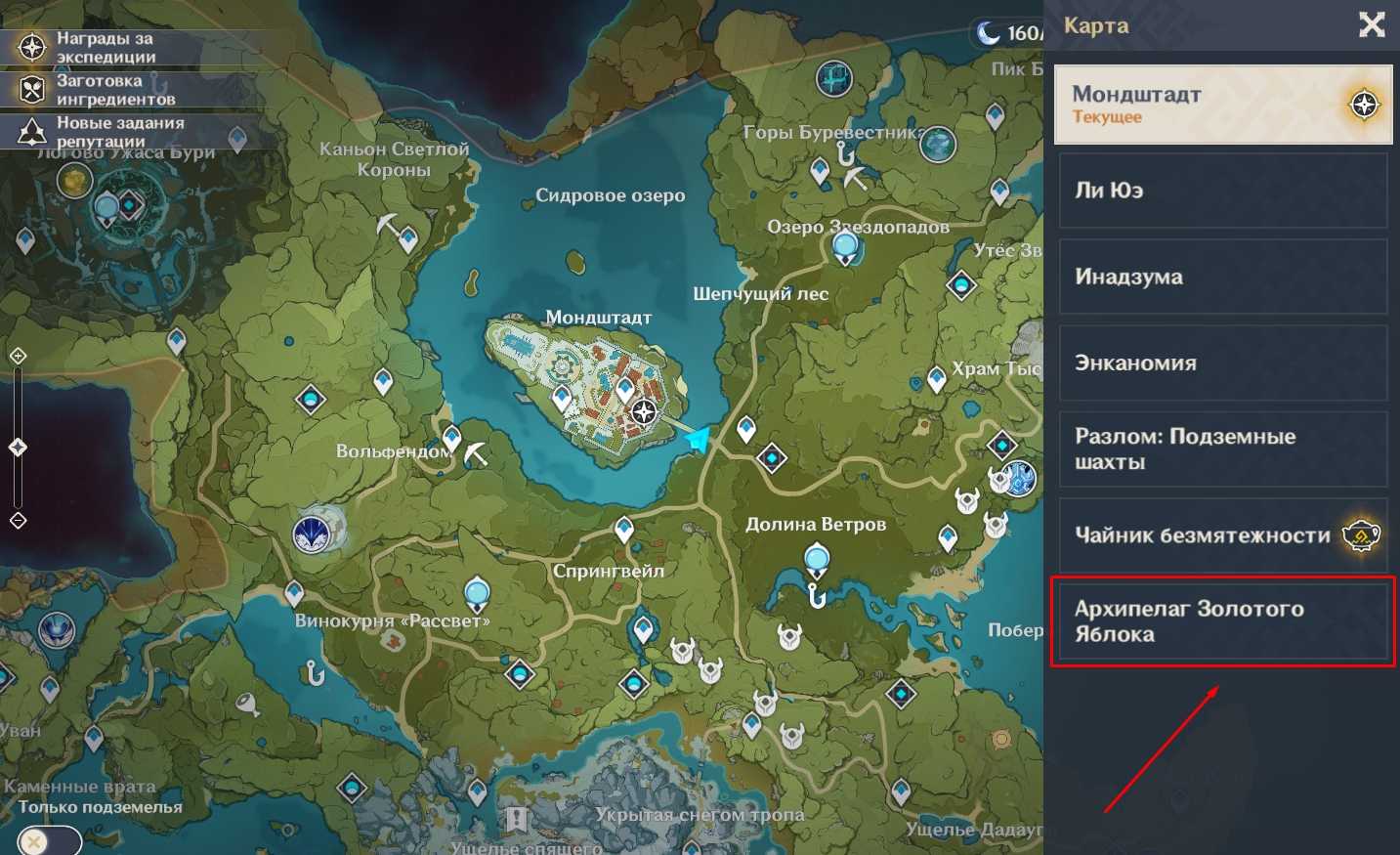This screenshot has height=855, width=1400.
Task: Select the Мондштадт region entry
Action: (1223, 105)
